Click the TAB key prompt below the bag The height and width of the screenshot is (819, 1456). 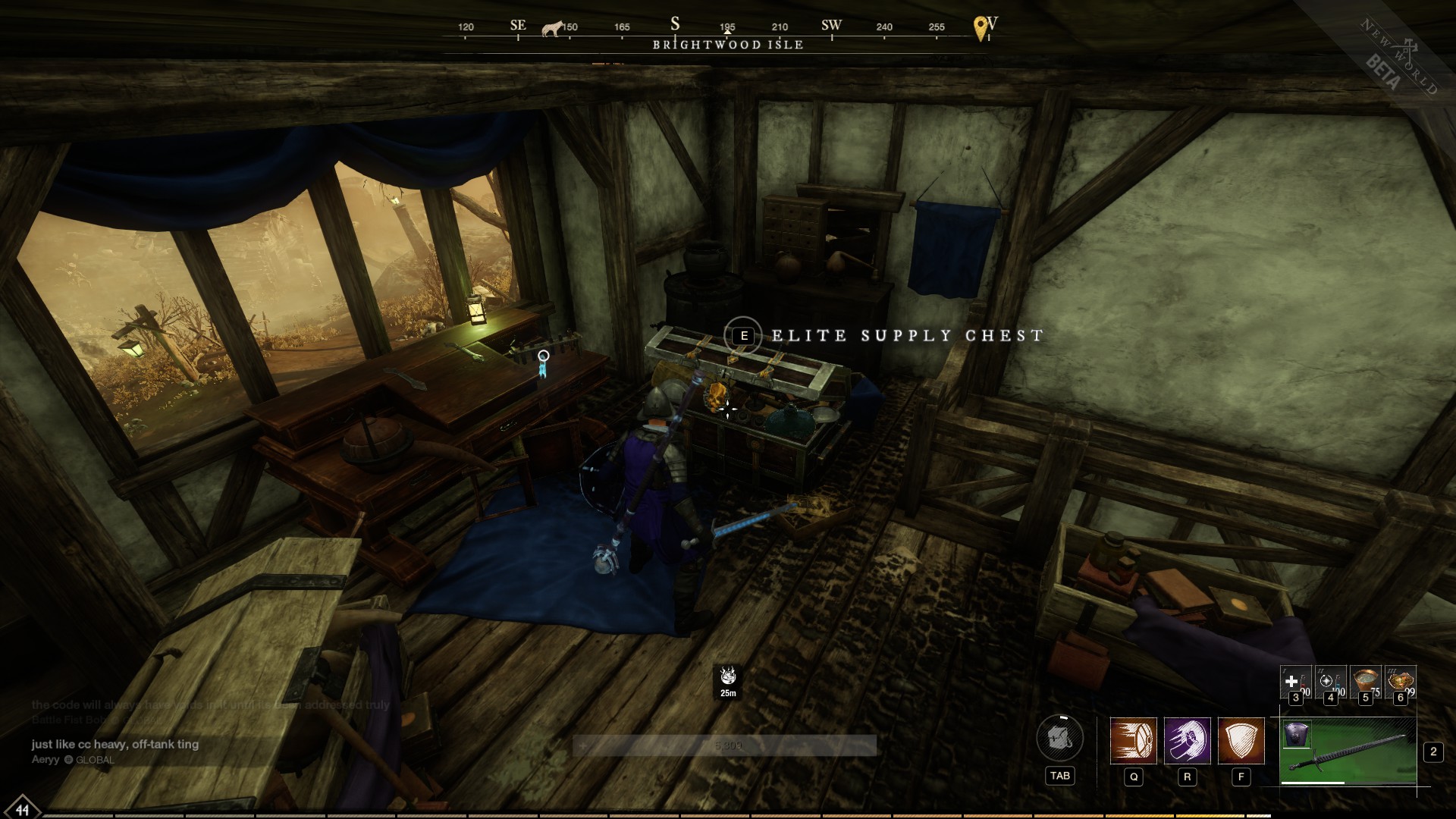(x=1060, y=776)
